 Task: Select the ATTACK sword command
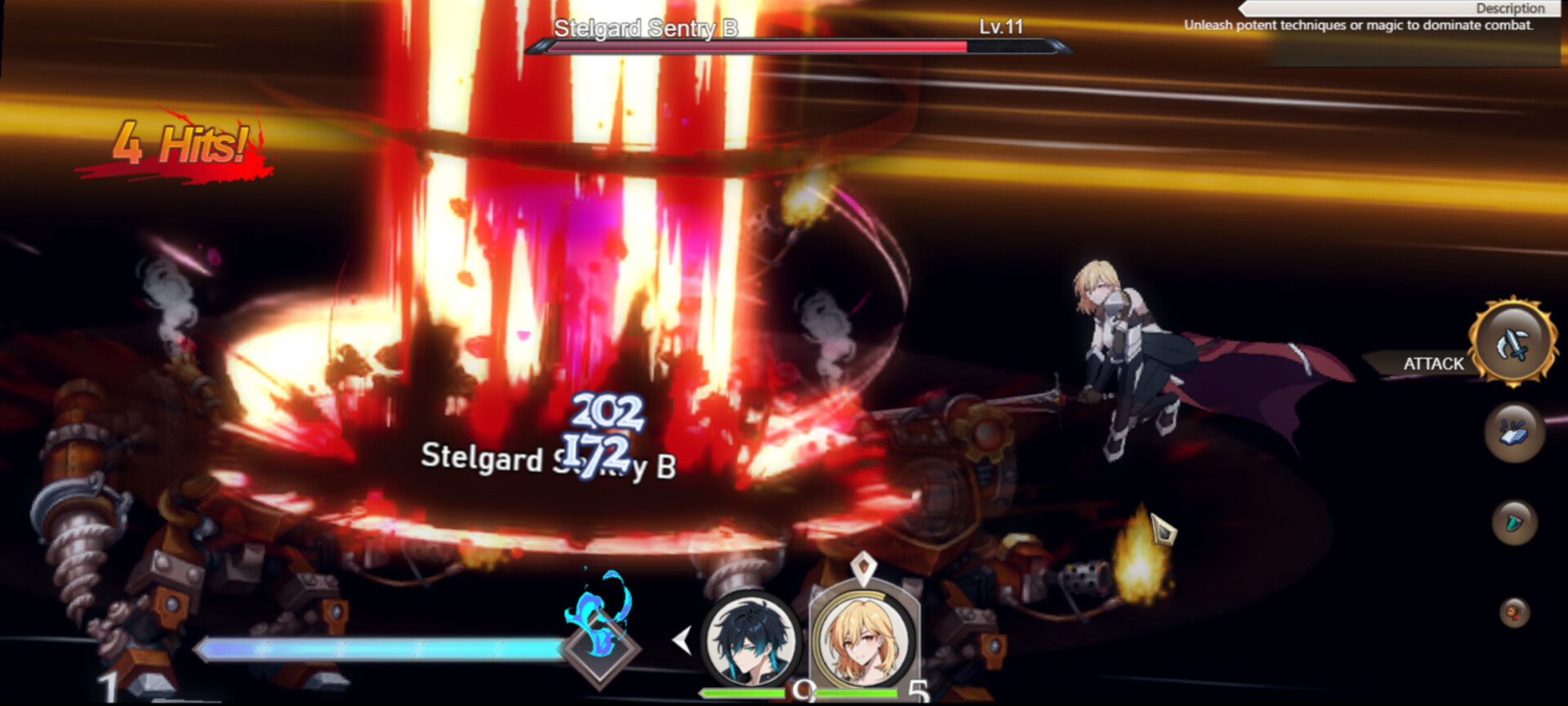[x=1512, y=342]
